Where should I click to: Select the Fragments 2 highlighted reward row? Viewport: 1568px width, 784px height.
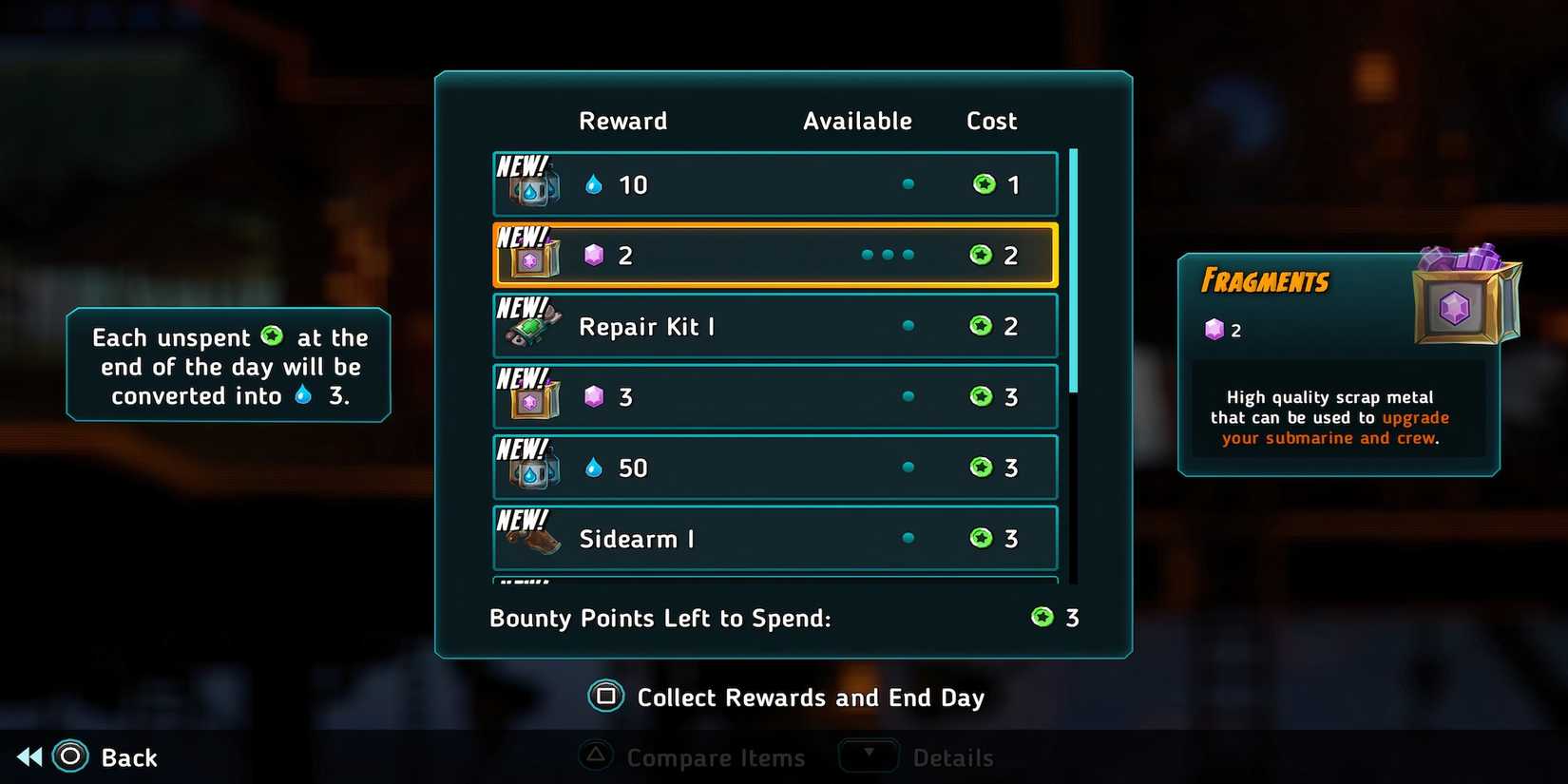[774, 254]
